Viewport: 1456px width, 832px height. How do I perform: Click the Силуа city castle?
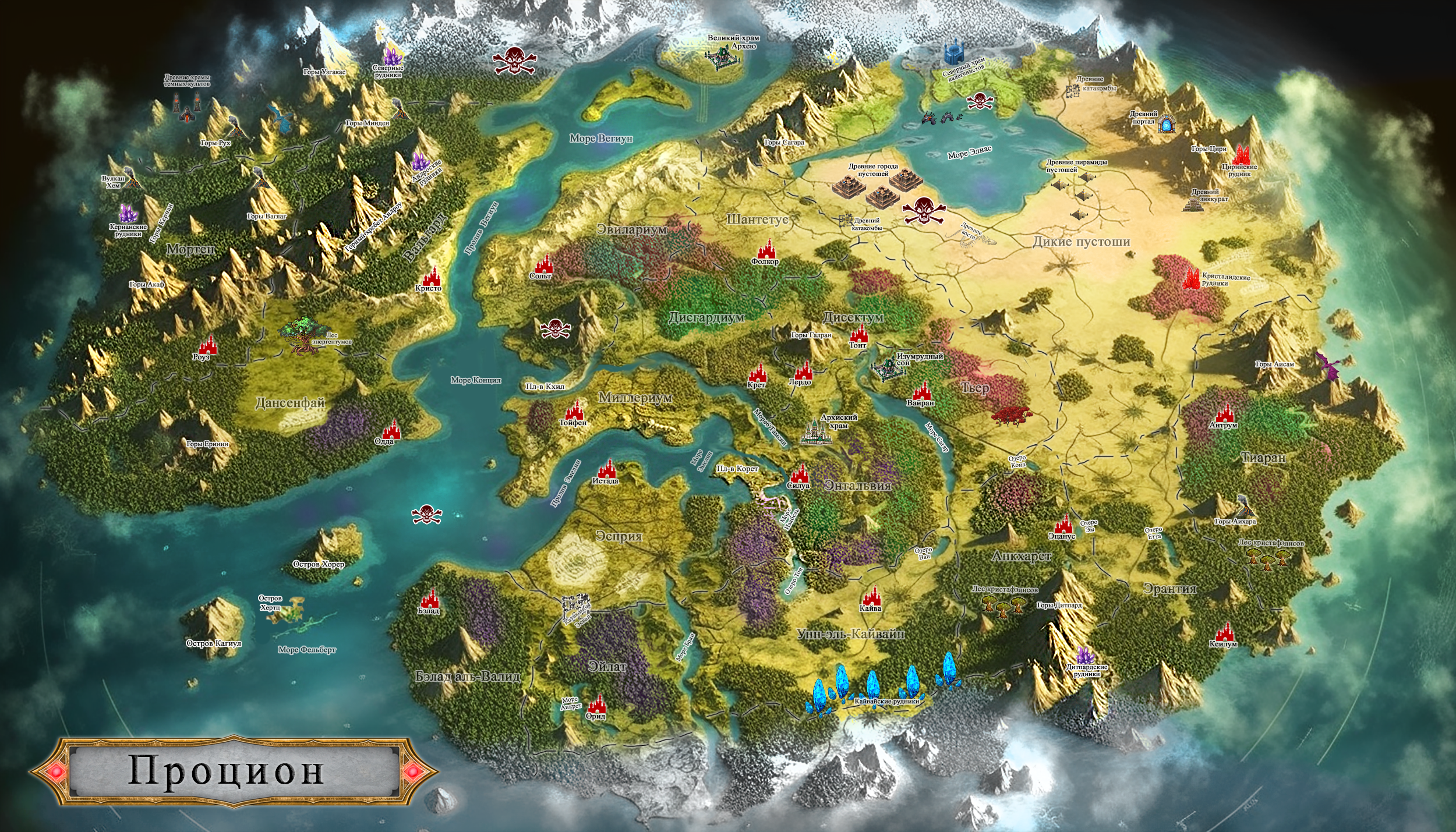799,473
